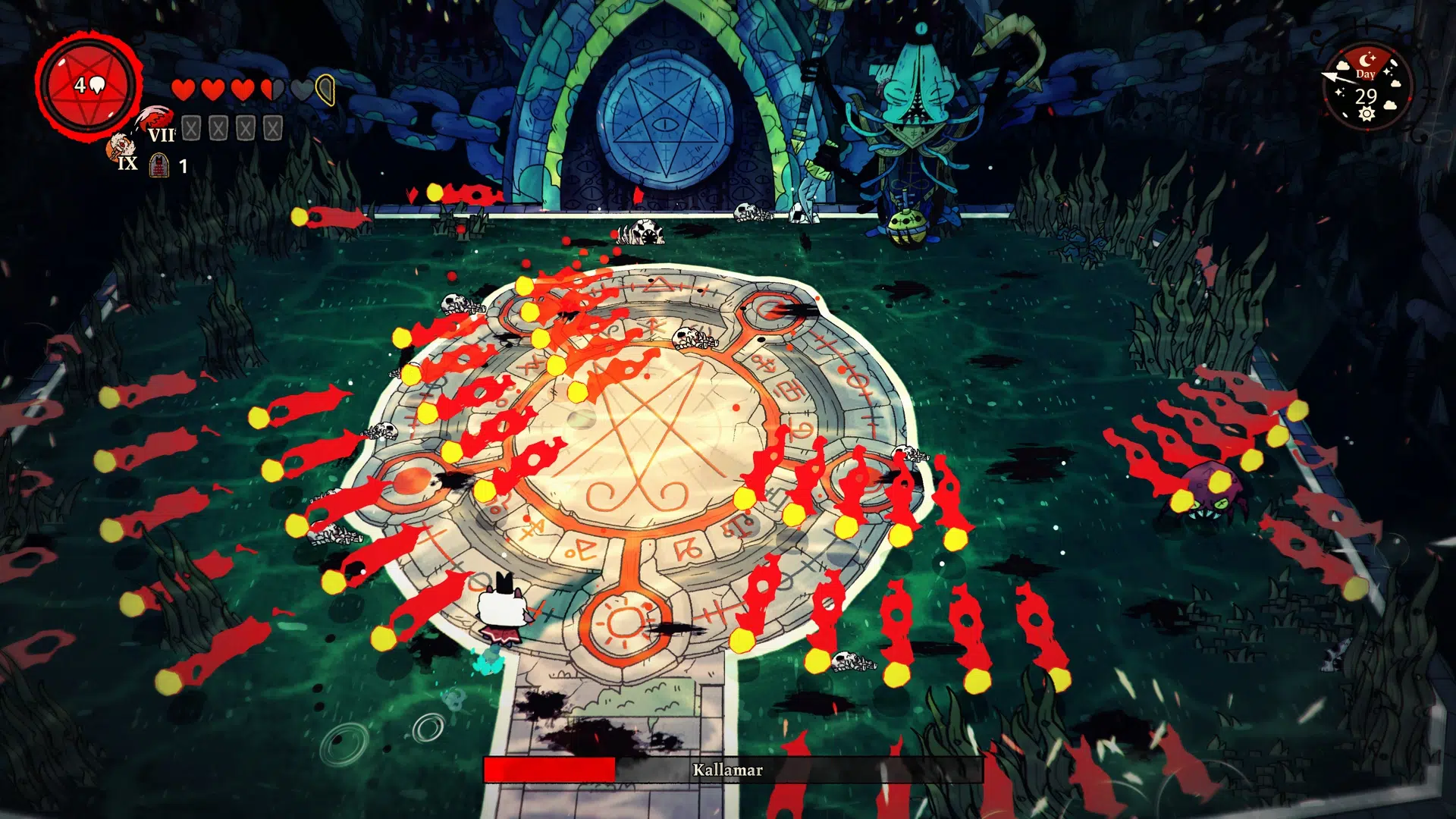Open the tarot card icon
Screen dimensions: 1456x819
click(159, 165)
